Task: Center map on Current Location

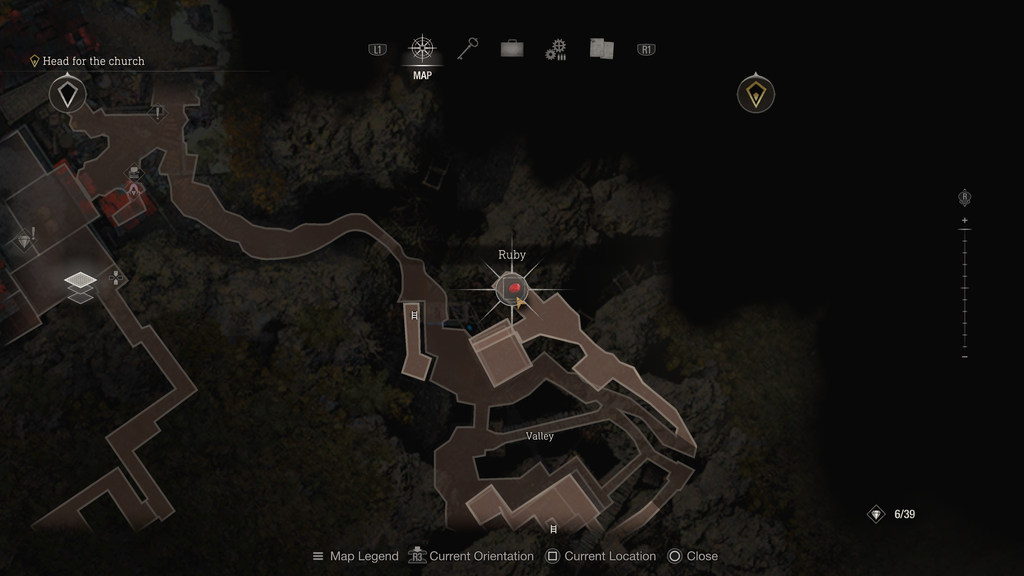Action: pyautogui.click(x=600, y=556)
